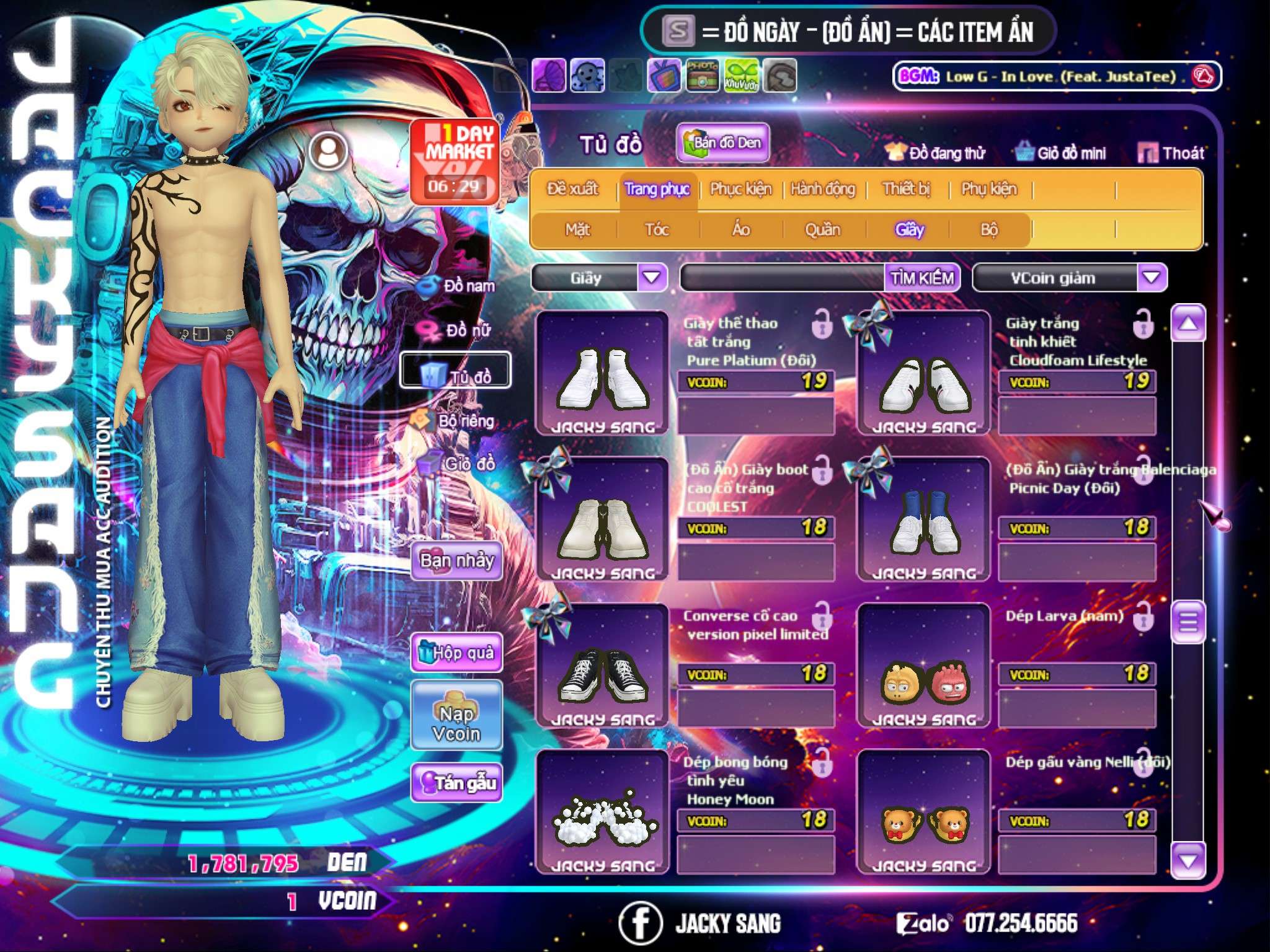Click the Nạp Vcoin top-up button
Viewport: 1270px width, 952px height.
[456, 723]
